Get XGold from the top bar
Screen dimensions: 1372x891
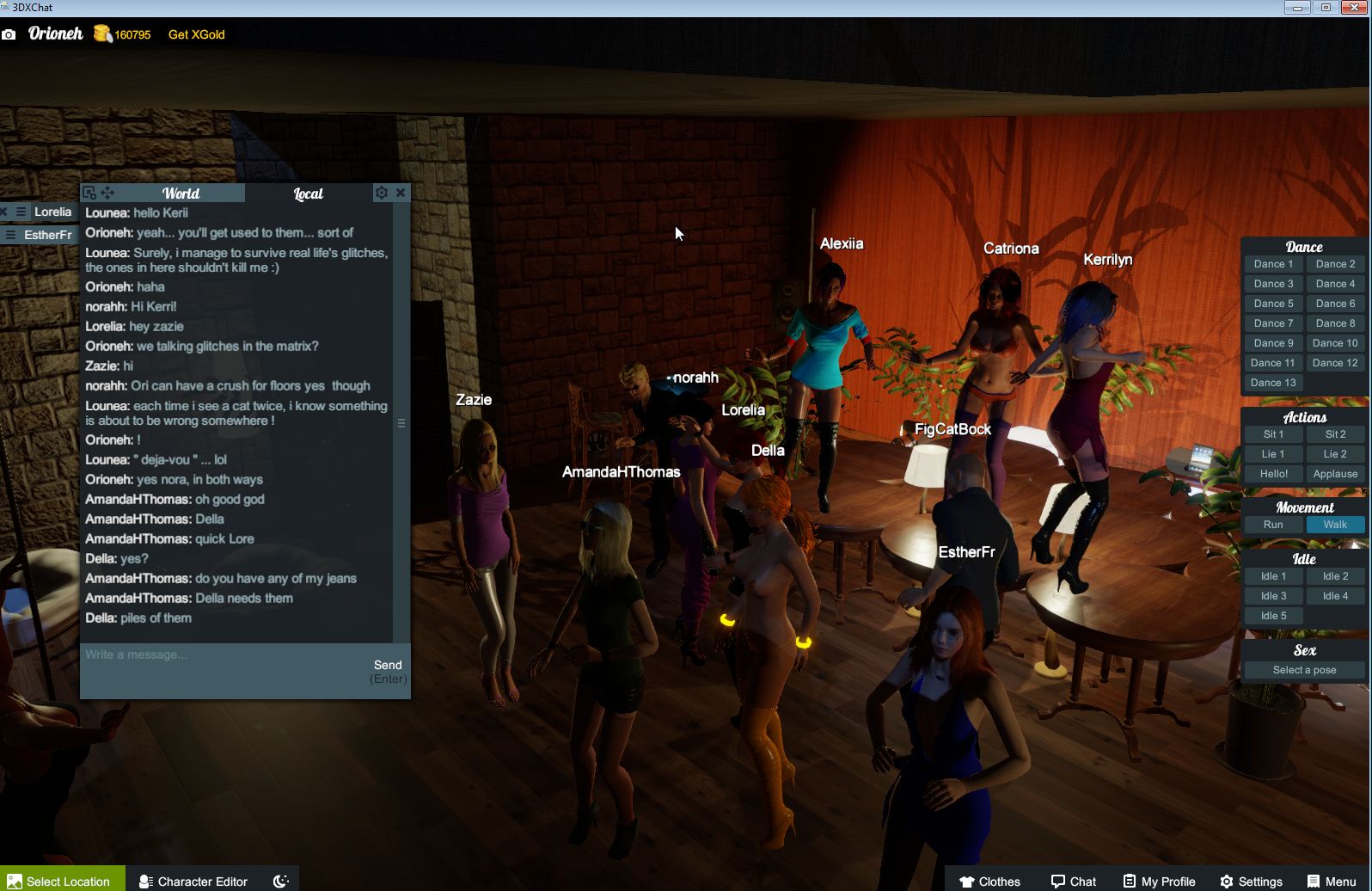click(196, 34)
